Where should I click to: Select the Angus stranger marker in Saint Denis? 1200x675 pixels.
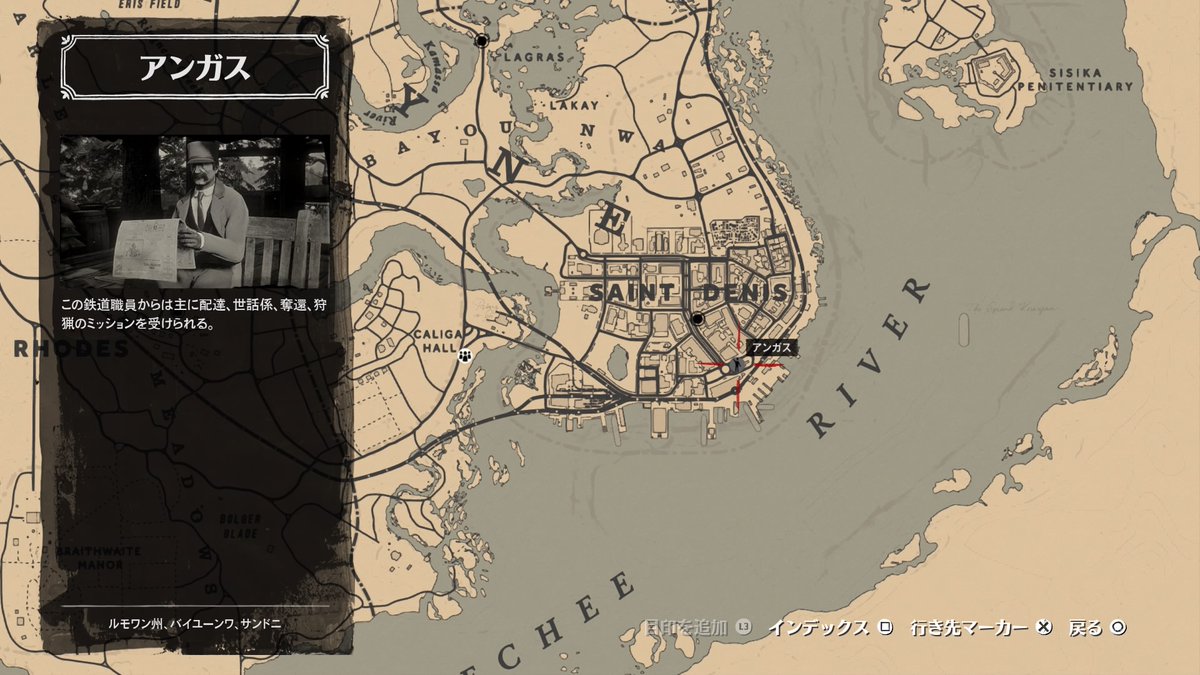(738, 366)
